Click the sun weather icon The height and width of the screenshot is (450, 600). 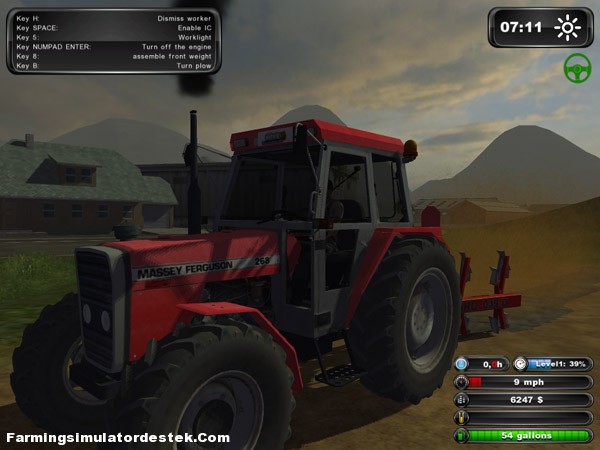[x=568, y=27]
